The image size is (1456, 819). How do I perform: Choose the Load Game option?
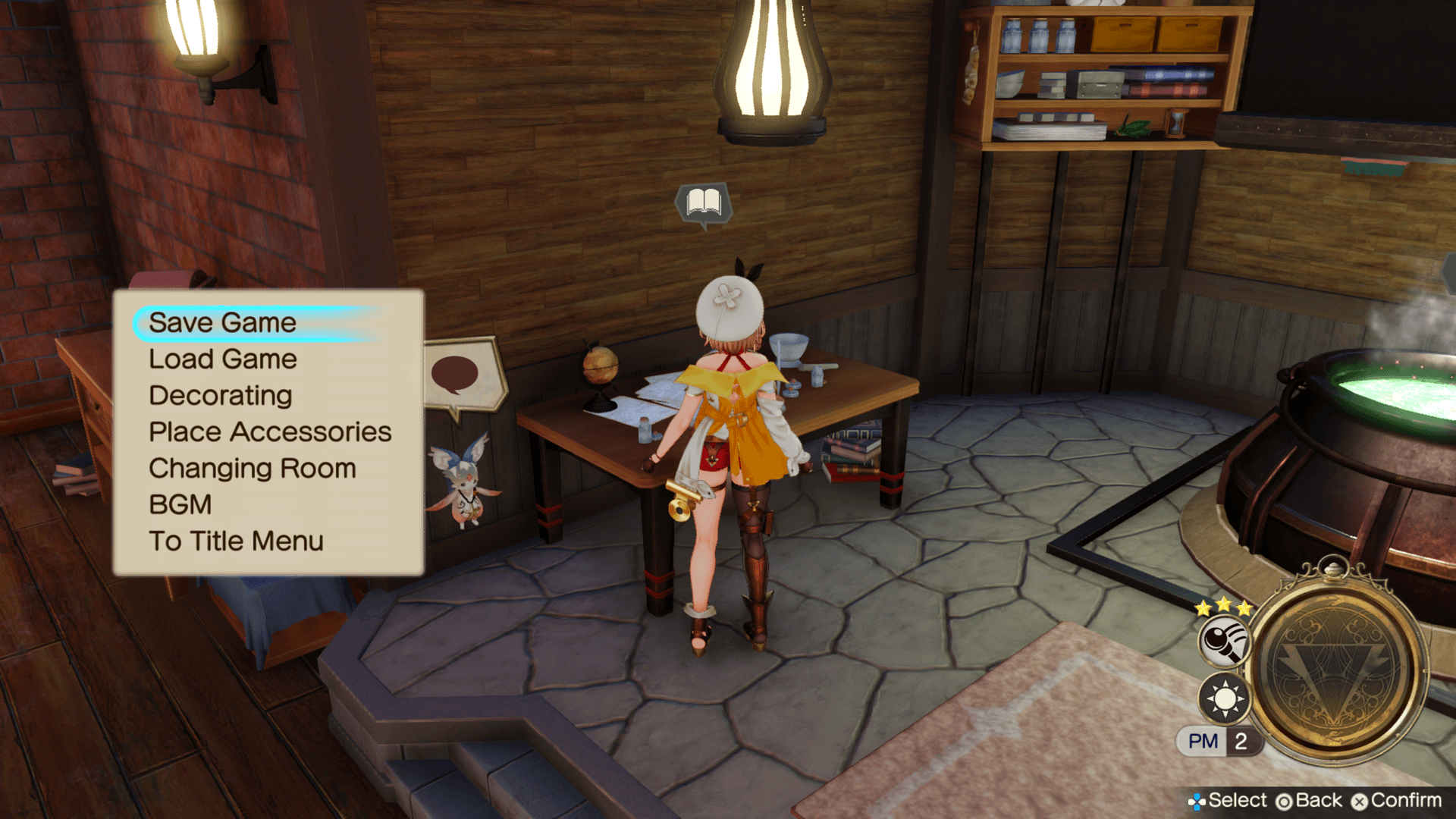tap(222, 359)
